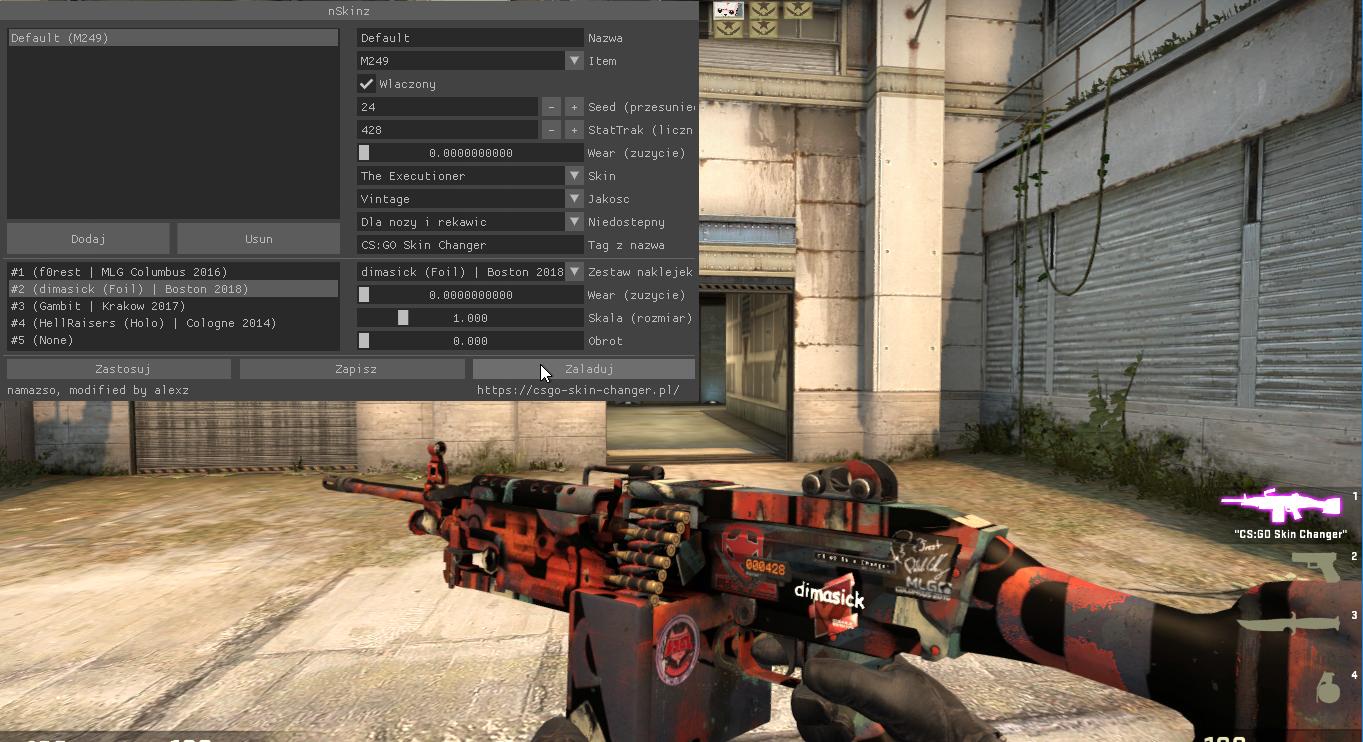Select sticker slot #1 f0rest MLG Columbus
The height and width of the screenshot is (742, 1363).
tap(172, 272)
